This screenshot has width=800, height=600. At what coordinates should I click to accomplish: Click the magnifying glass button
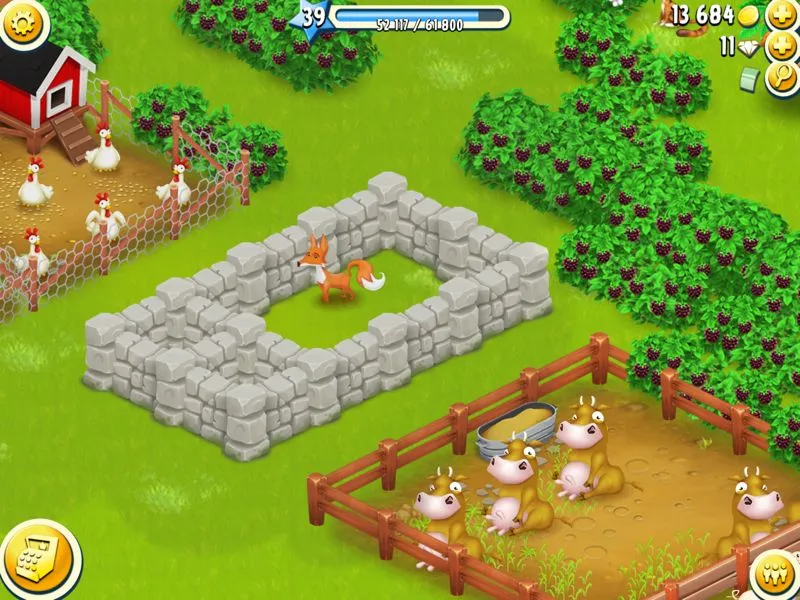tap(782, 79)
